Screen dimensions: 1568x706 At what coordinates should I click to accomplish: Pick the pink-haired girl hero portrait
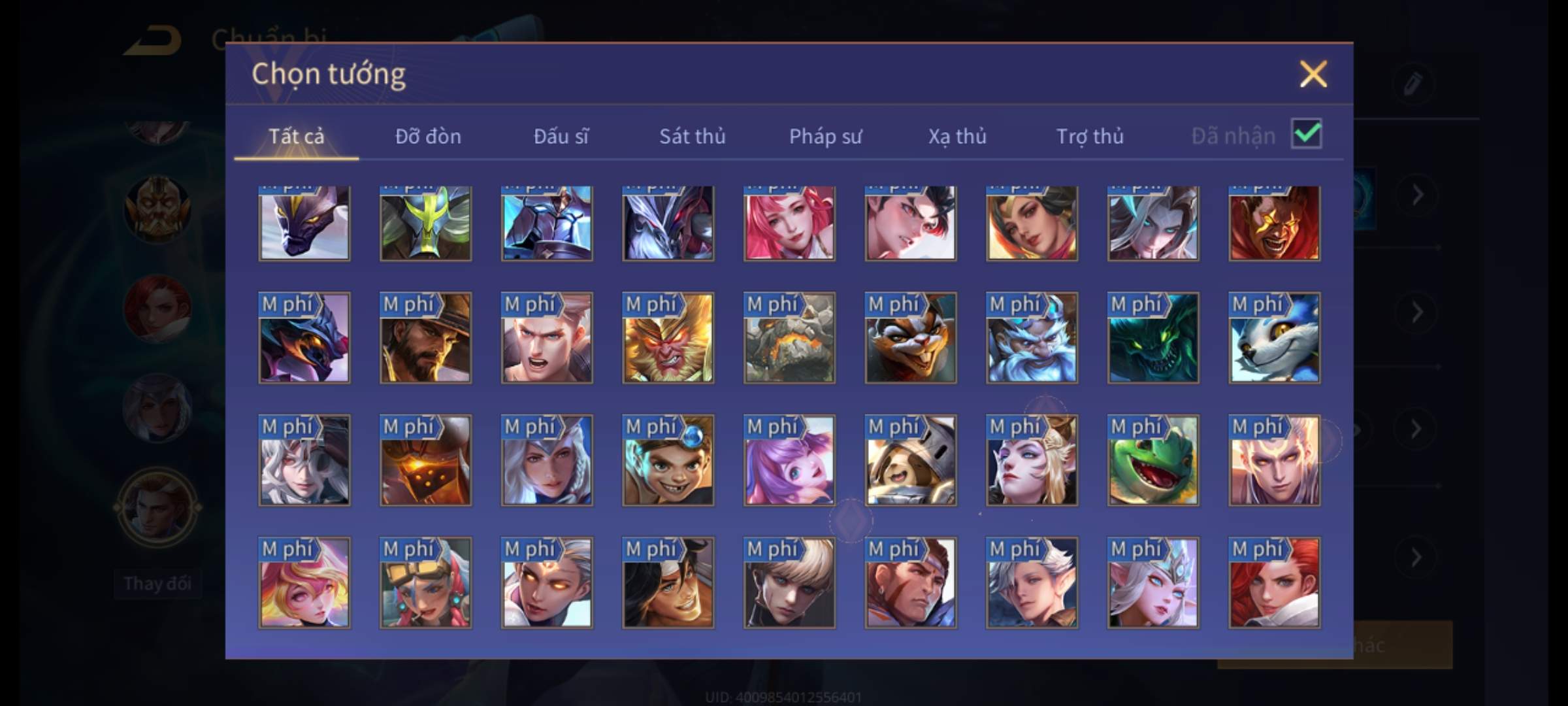click(x=789, y=223)
